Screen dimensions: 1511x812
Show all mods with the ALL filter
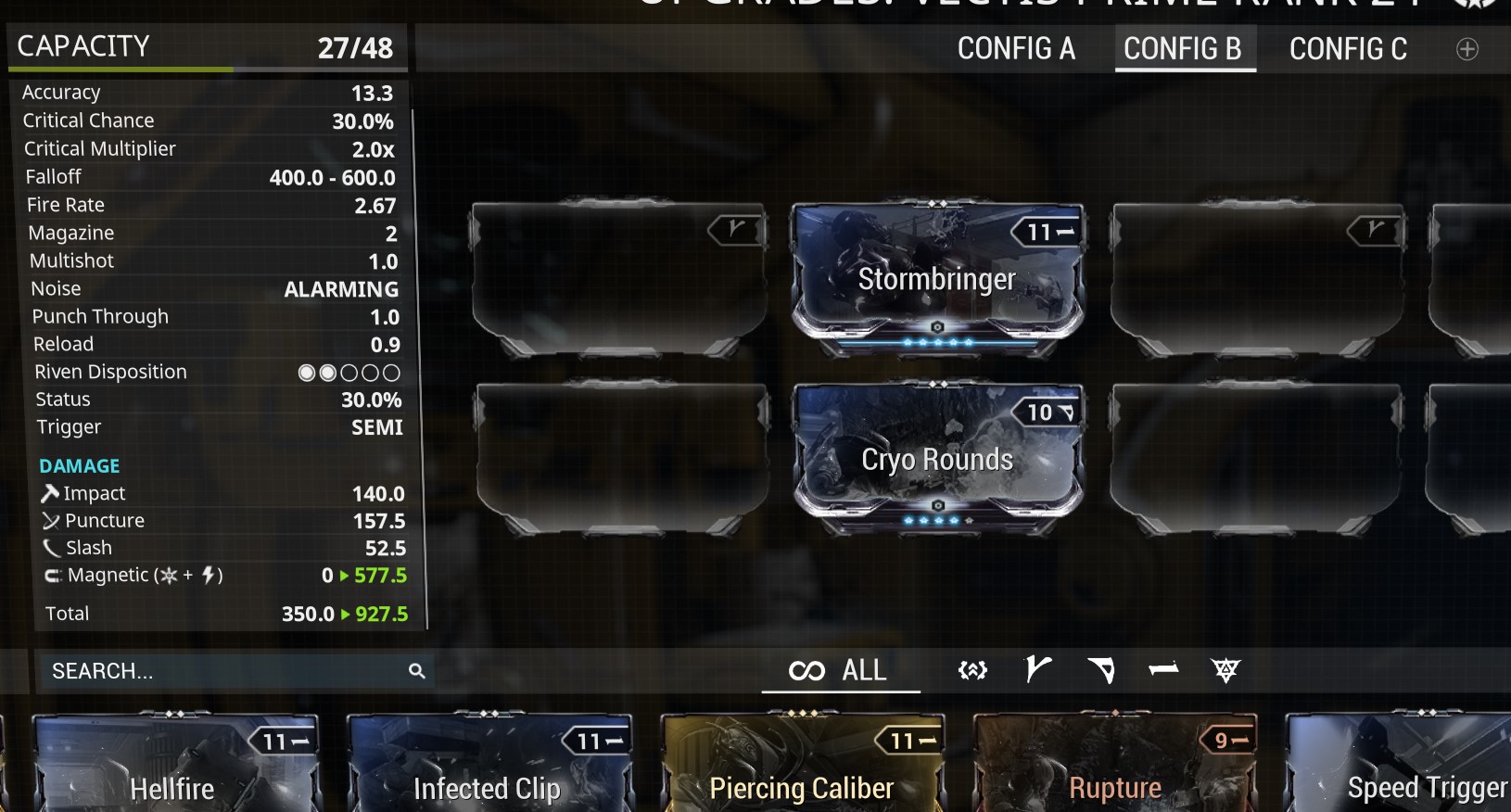pos(839,670)
